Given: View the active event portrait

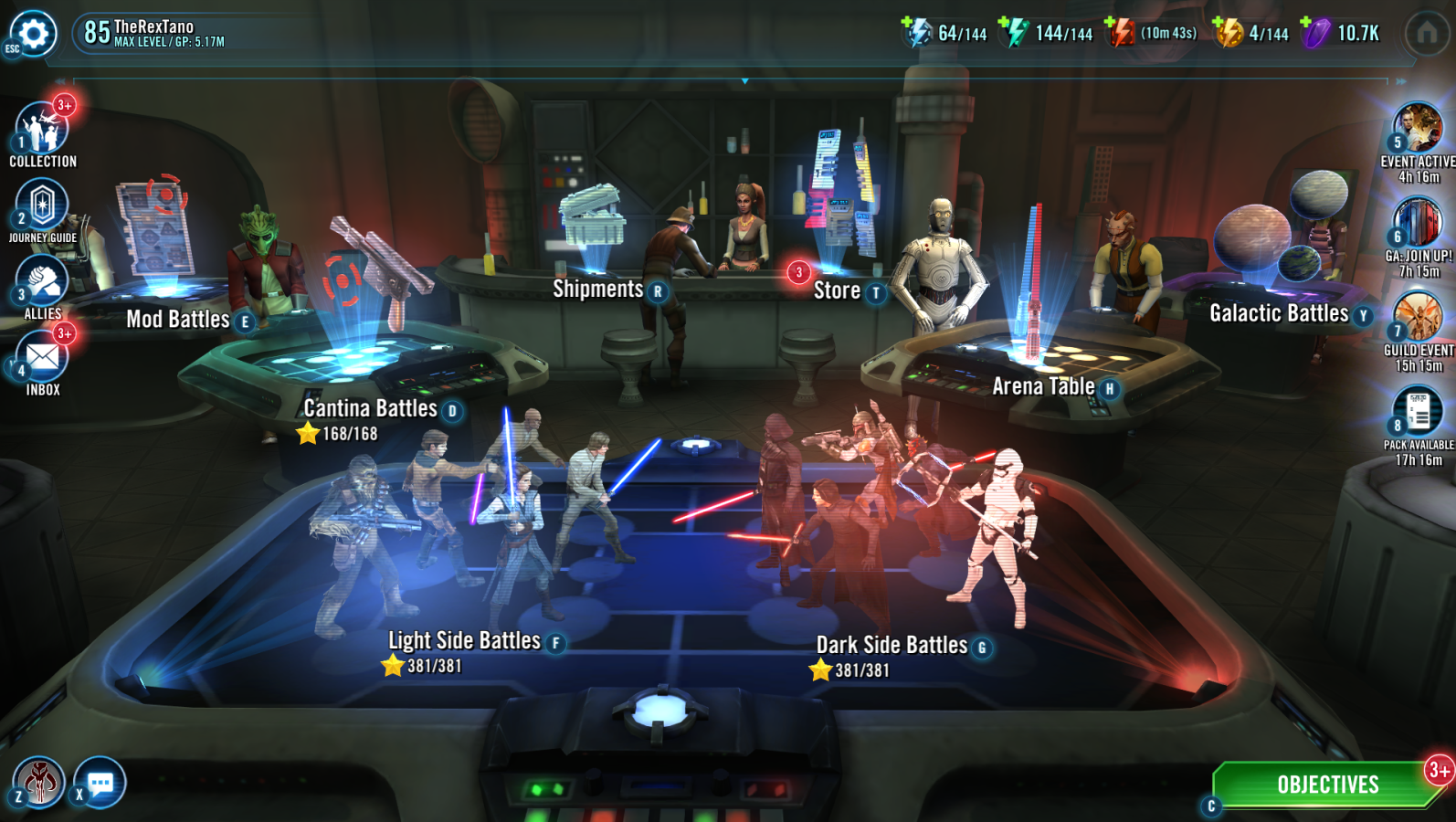Looking at the screenshot, I should click(x=1418, y=128).
